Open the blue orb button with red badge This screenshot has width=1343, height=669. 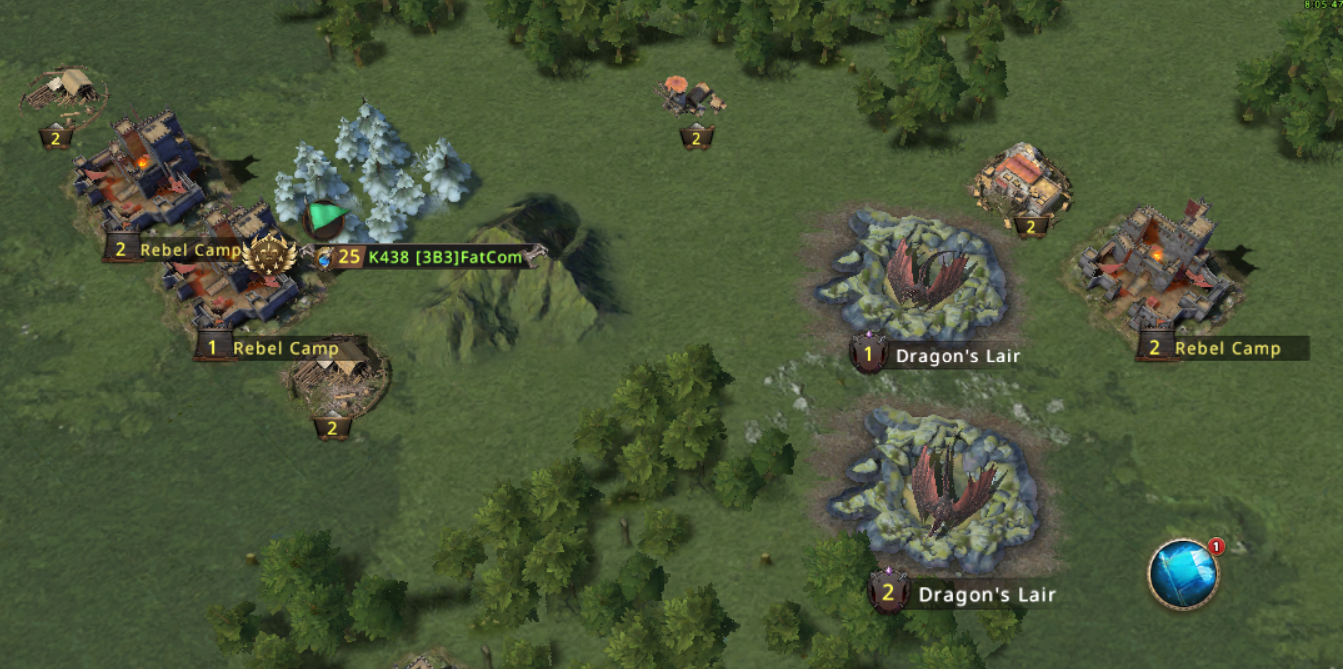(1183, 574)
